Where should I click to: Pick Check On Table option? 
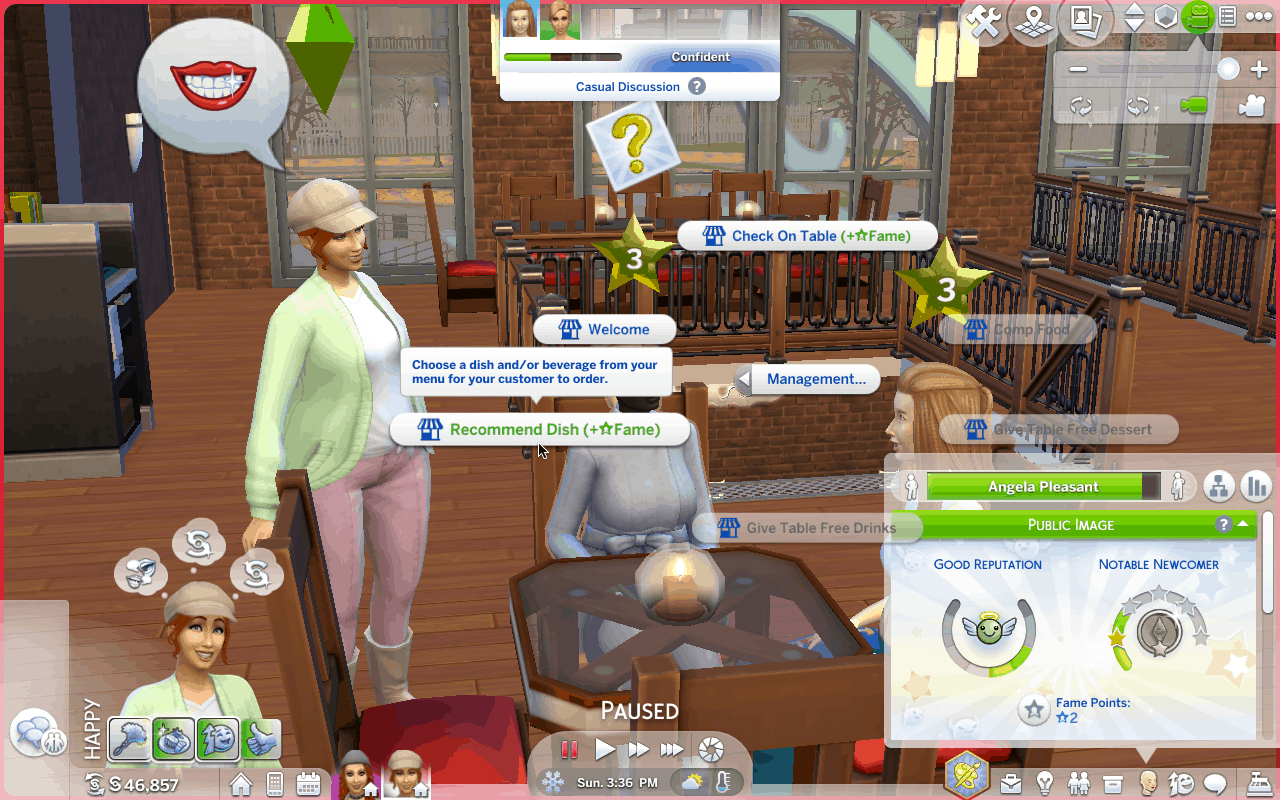click(808, 236)
